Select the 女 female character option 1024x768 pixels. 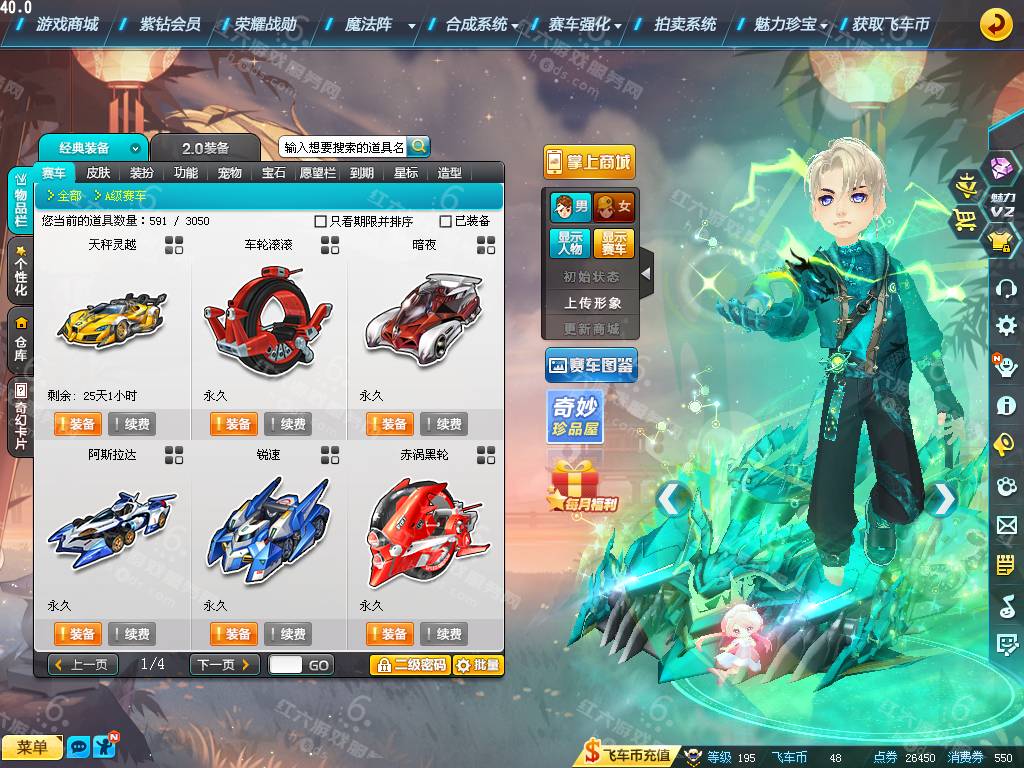pos(614,208)
